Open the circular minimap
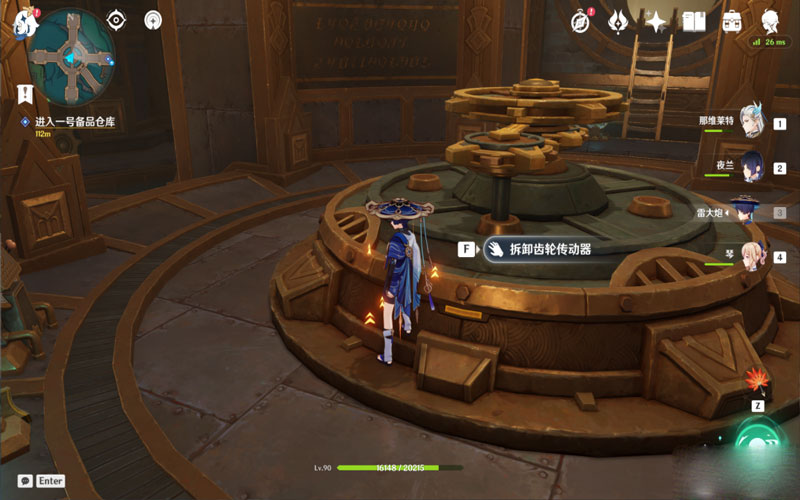Image resolution: width=800 pixels, height=500 pixels. [70, 57]
